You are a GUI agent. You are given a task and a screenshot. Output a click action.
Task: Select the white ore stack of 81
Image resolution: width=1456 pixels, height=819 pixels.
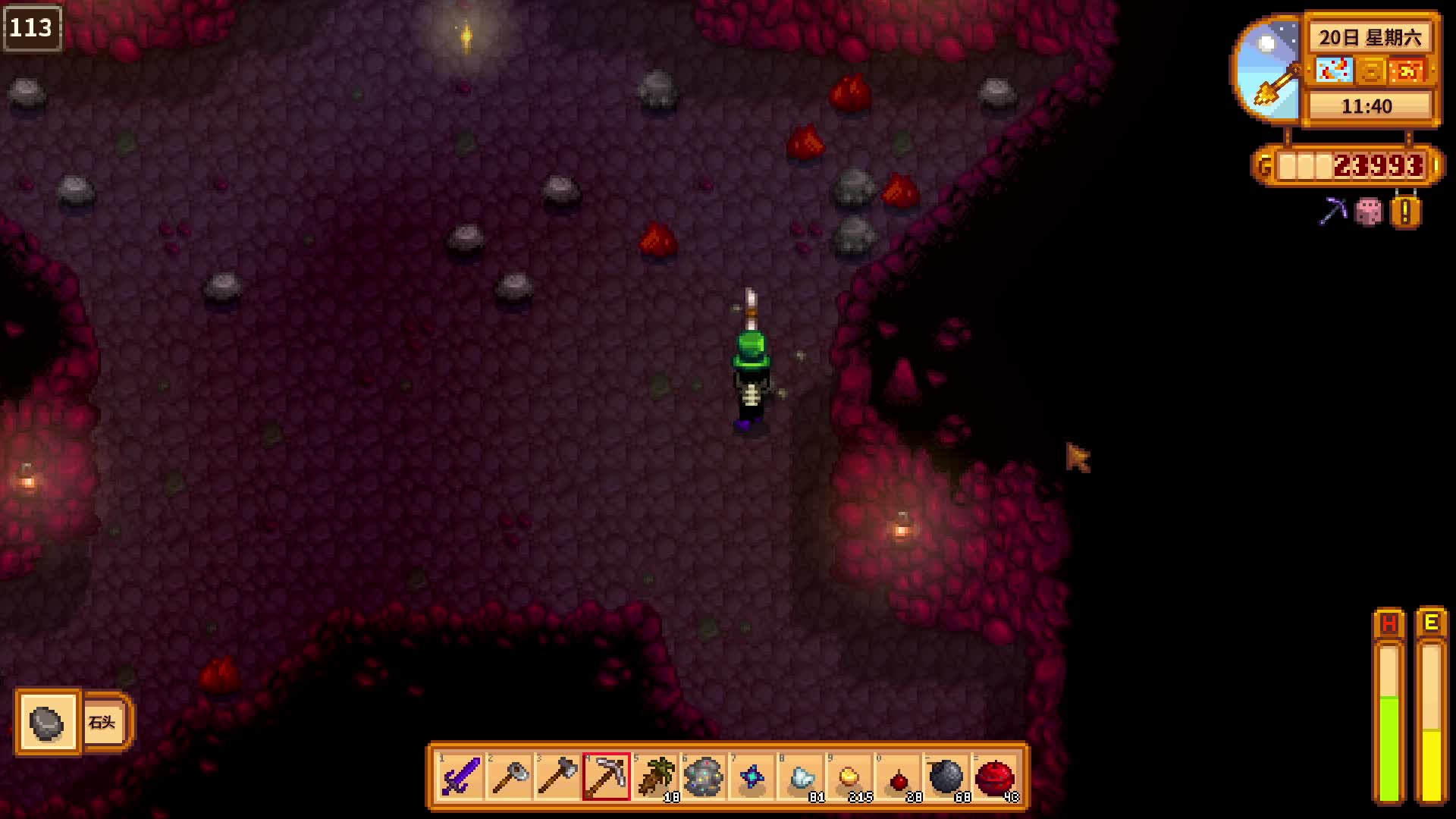point(801,777)
